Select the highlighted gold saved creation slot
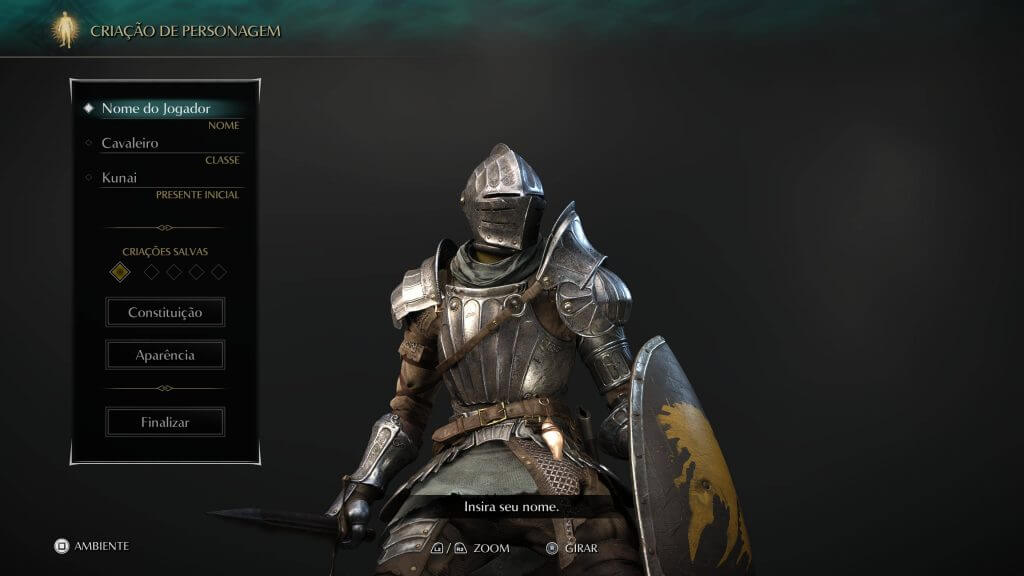Image resolution: width=1024 pixels, height=576 pixels. coord(120,272)
